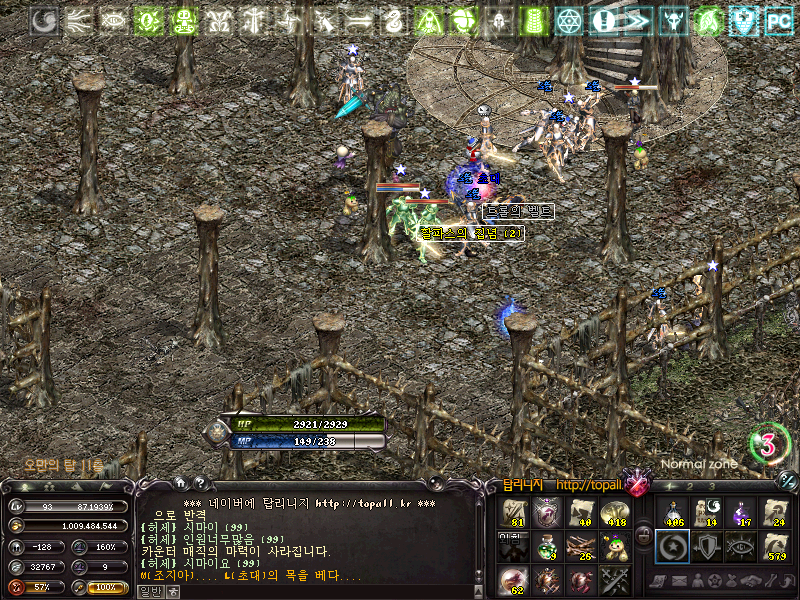The image size is (800, 600).
Task: Switch to hotbar page 2
Action: 688,487
